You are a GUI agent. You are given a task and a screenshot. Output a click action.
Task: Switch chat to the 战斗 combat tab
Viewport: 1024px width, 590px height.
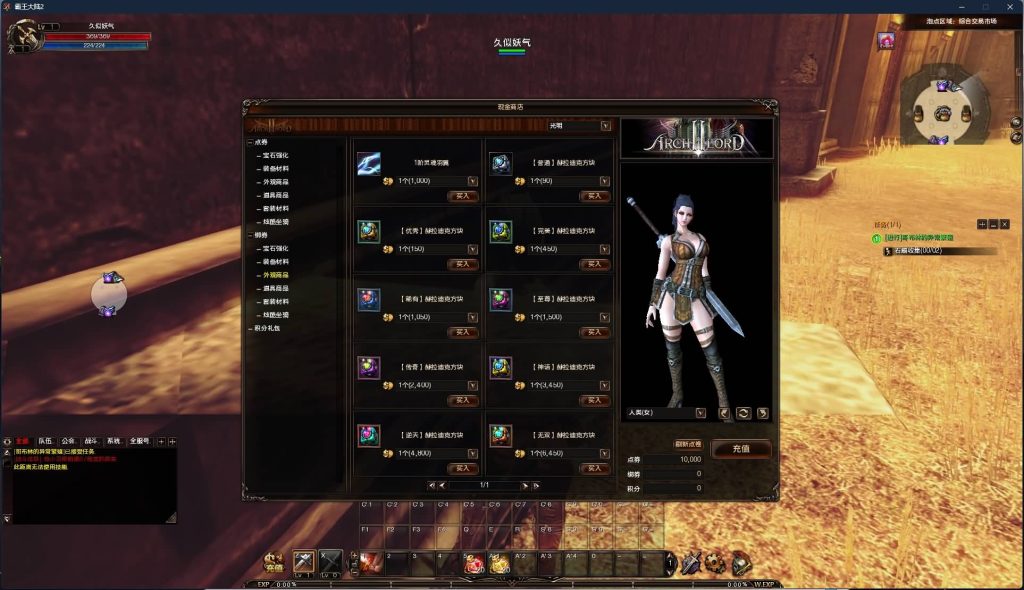(x=92, y=441)
